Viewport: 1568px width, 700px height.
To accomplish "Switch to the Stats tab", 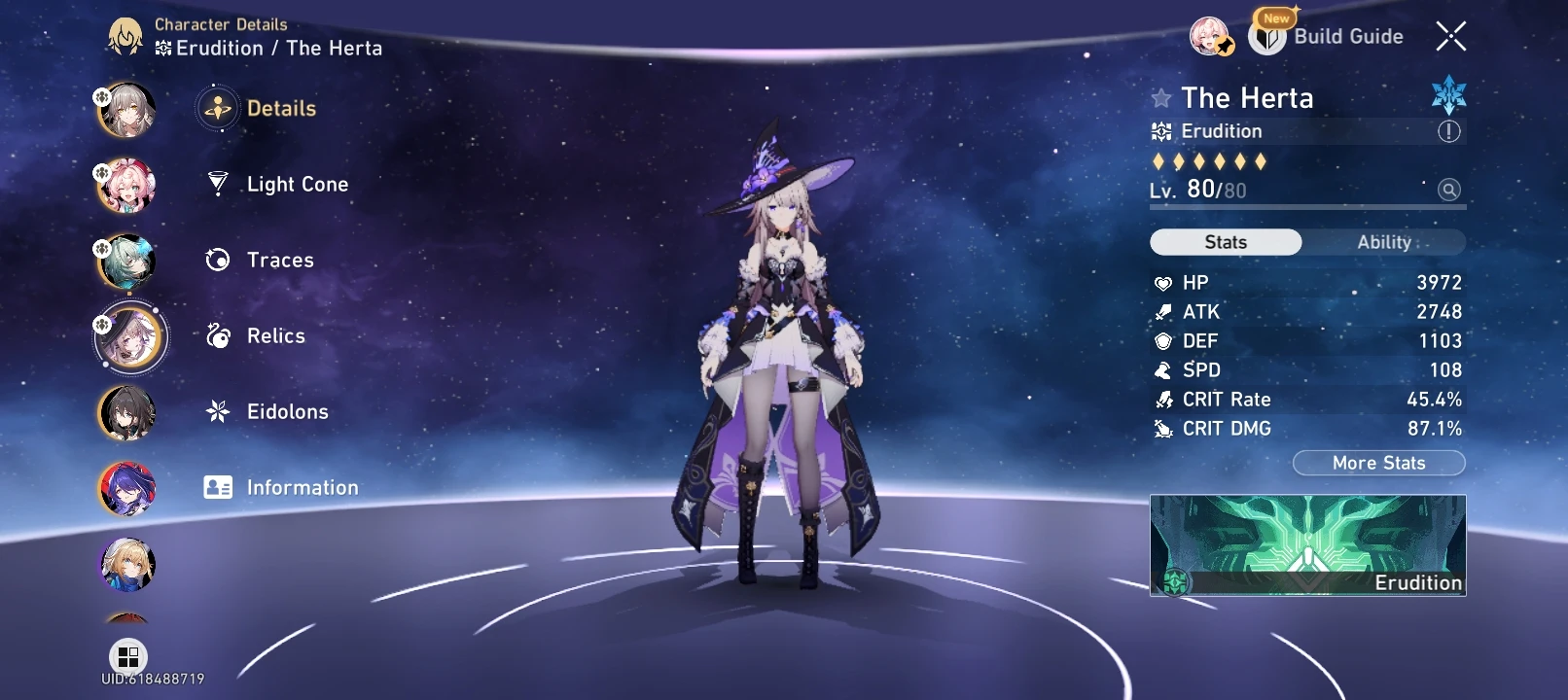I will point(1225,242).
